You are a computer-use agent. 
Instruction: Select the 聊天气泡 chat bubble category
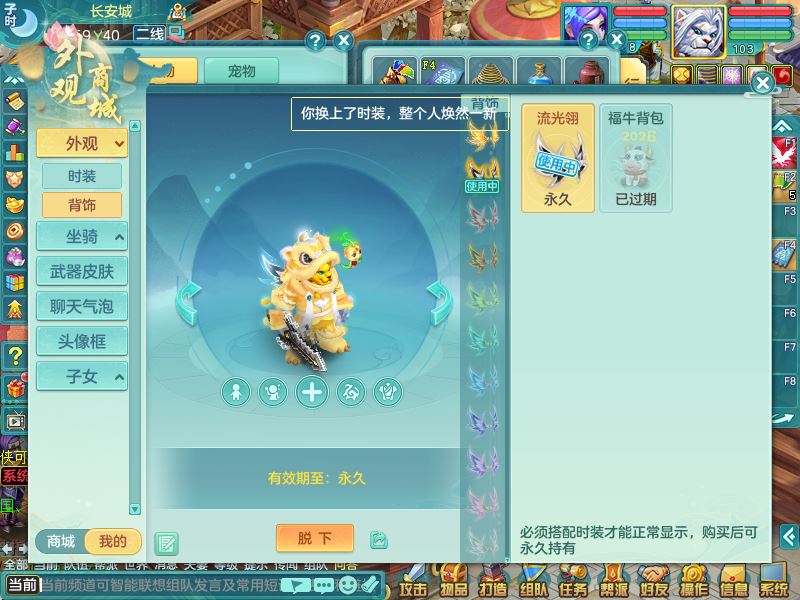[82, 306]
